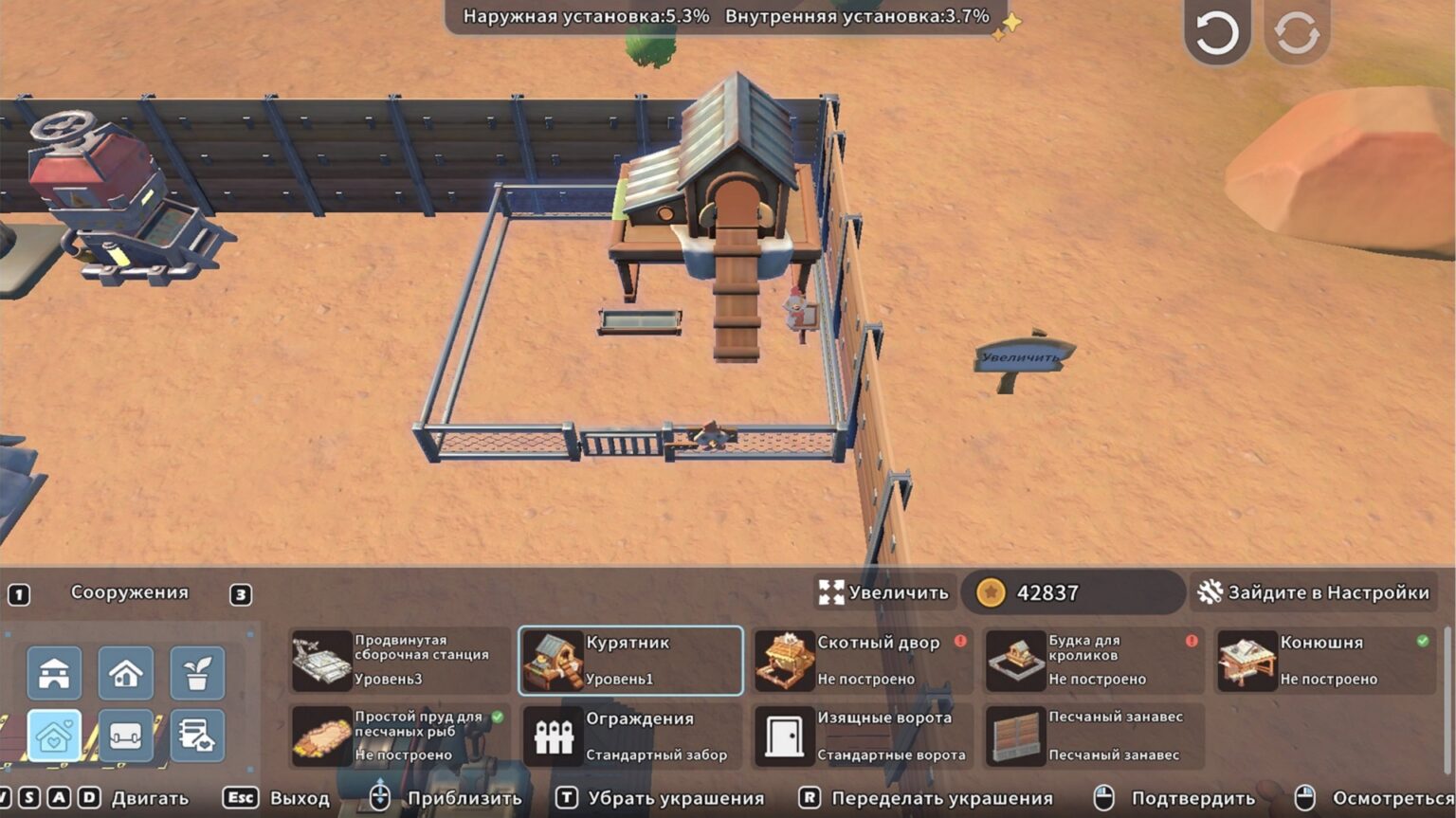The width and height of the screenshot is (1456, 818).
Task: Select the Конюшня building with green check
Action: (x=1327, y=661)
